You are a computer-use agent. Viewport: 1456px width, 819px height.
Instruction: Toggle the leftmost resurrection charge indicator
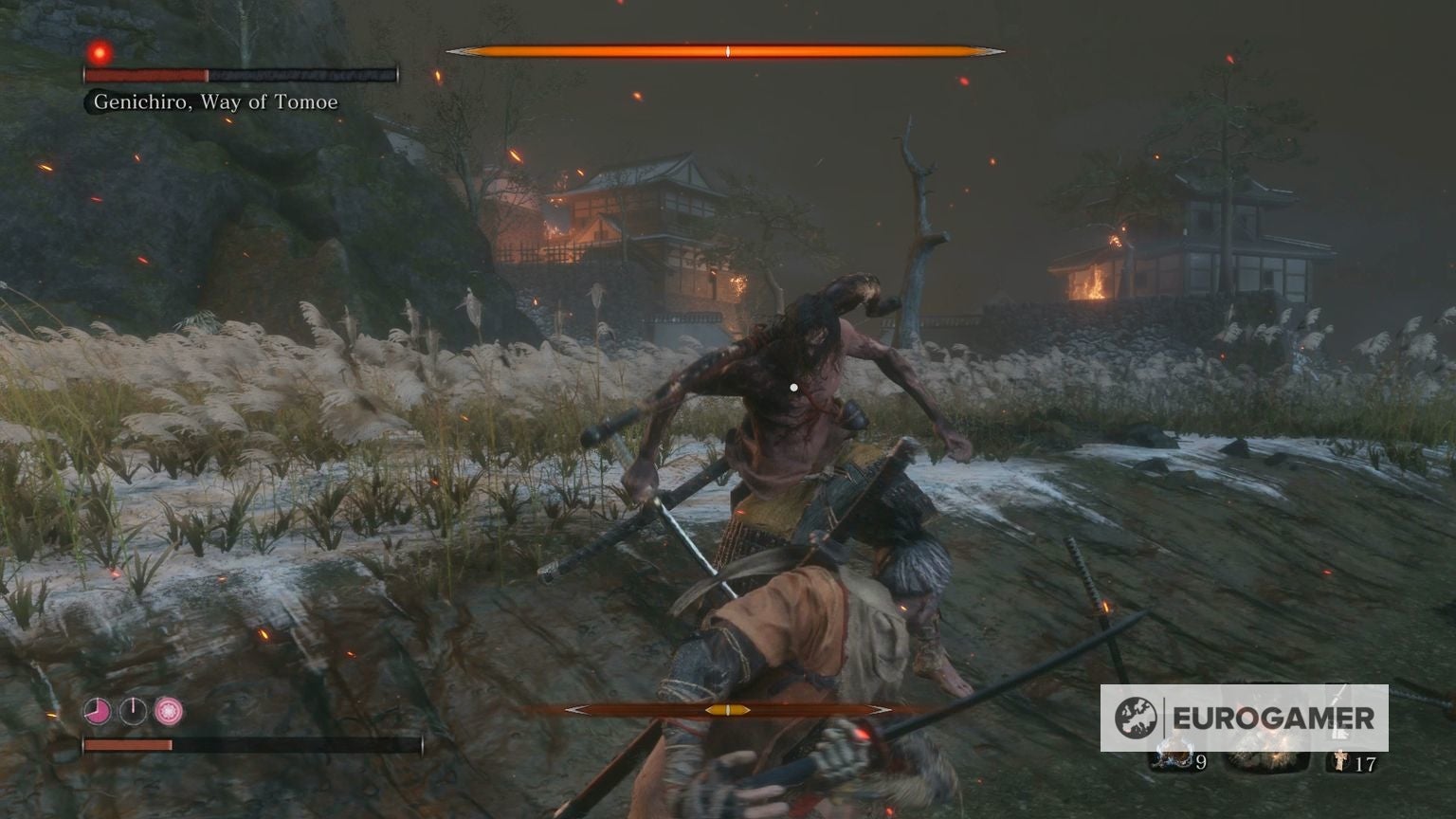click(97, 711)
